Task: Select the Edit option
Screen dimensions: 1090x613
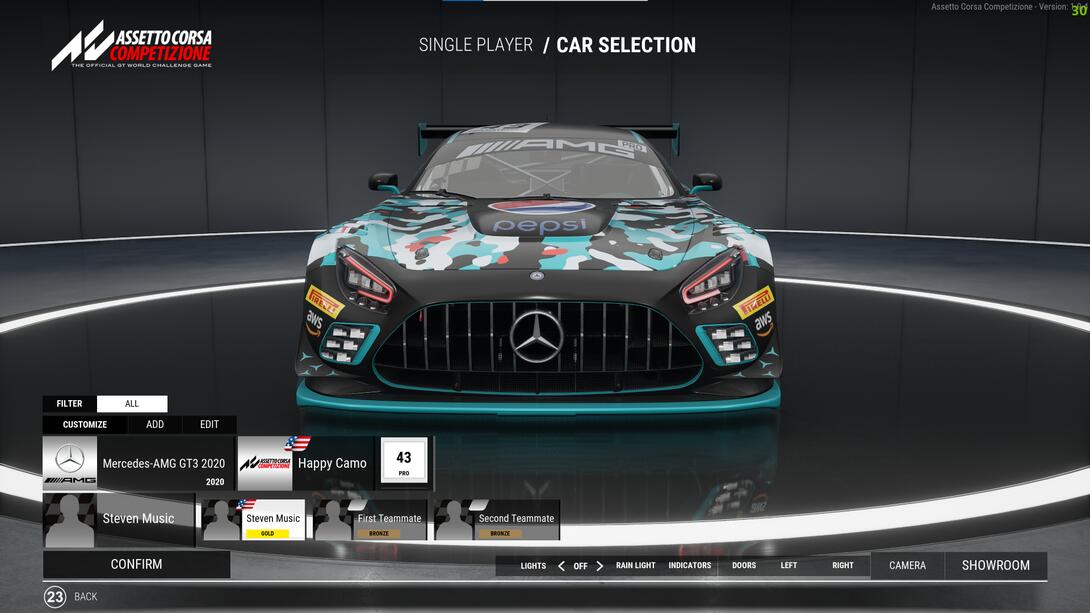Action: coord(209,424)
